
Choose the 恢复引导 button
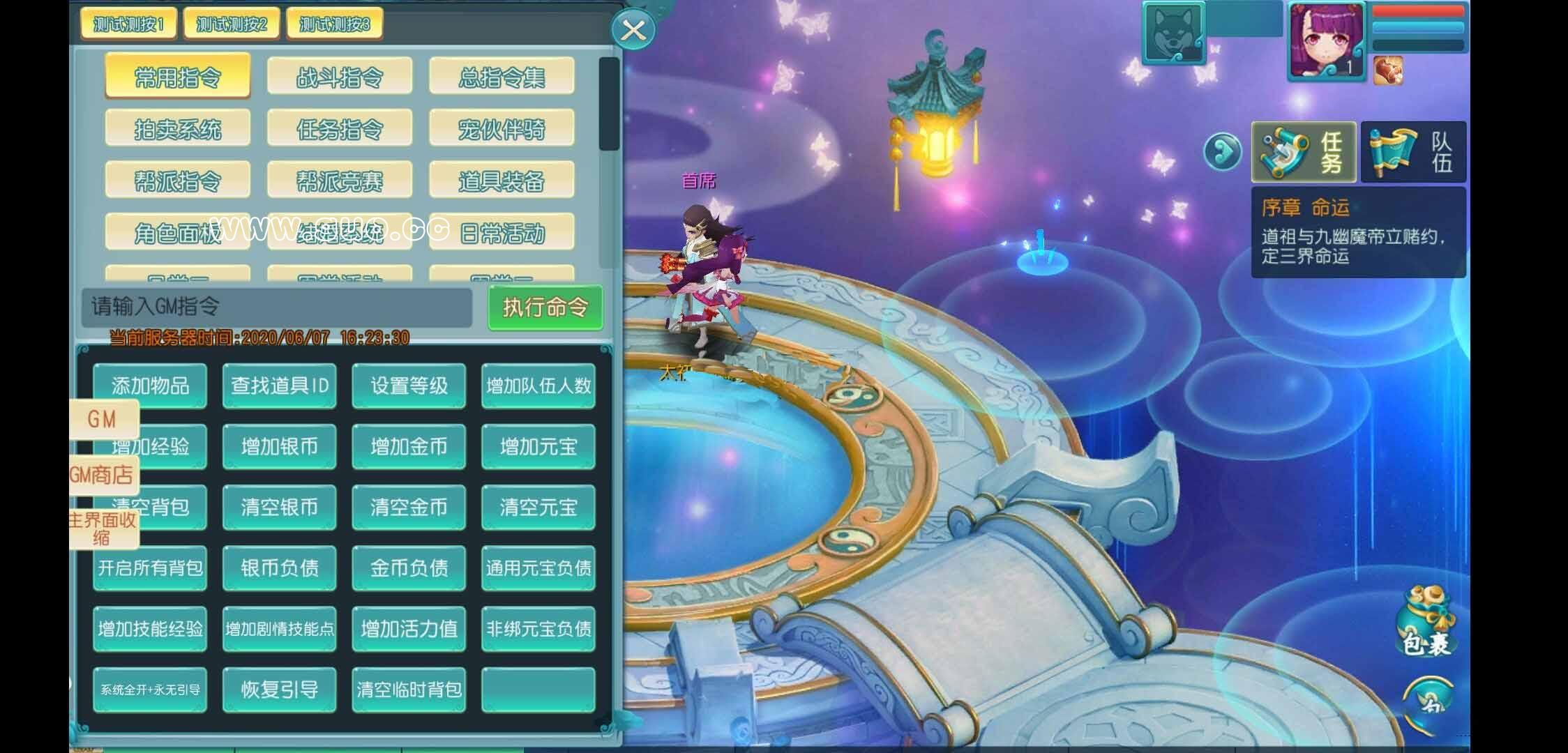click(280, 690)
